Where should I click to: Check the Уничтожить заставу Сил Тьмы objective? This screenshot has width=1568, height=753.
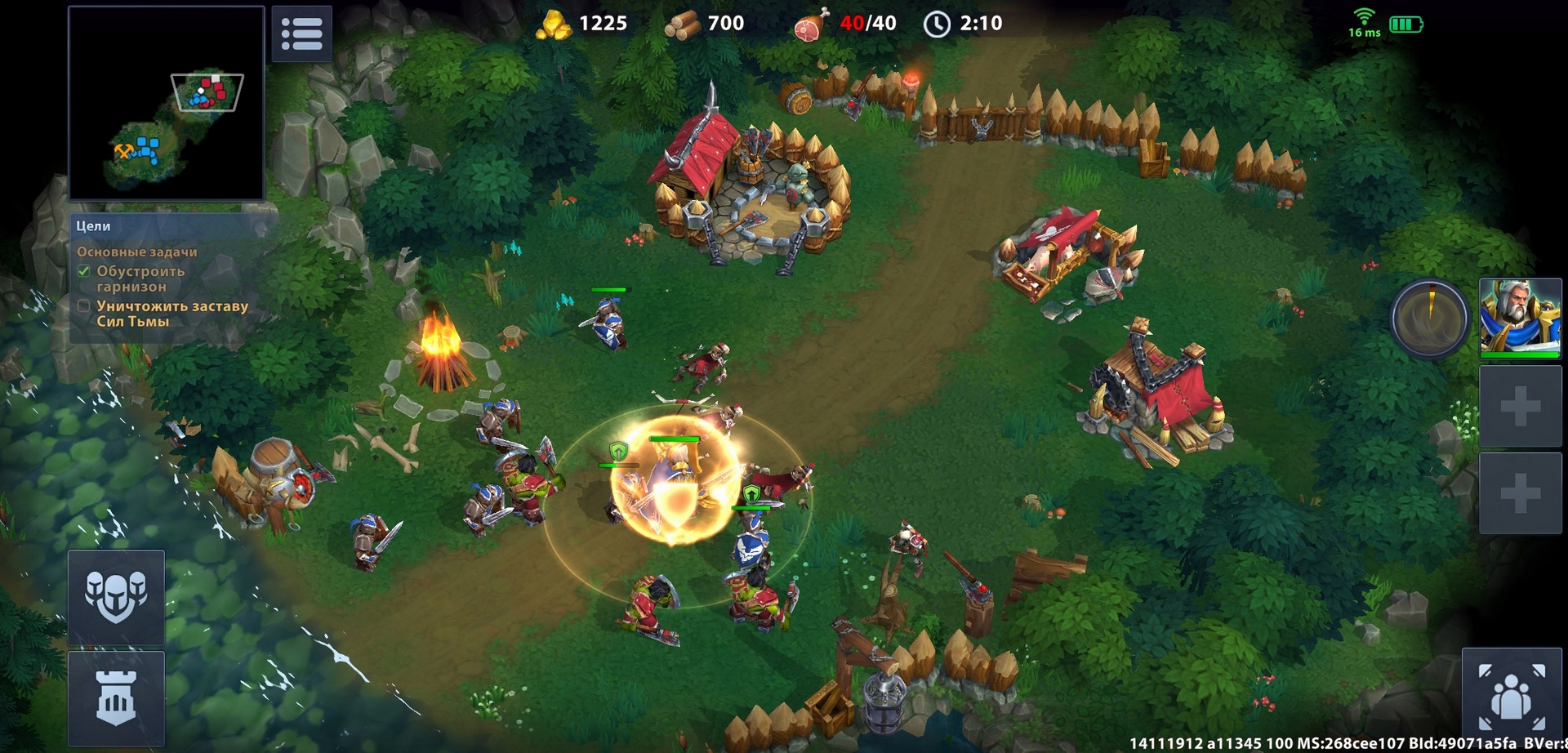click(x=84, y=305)
